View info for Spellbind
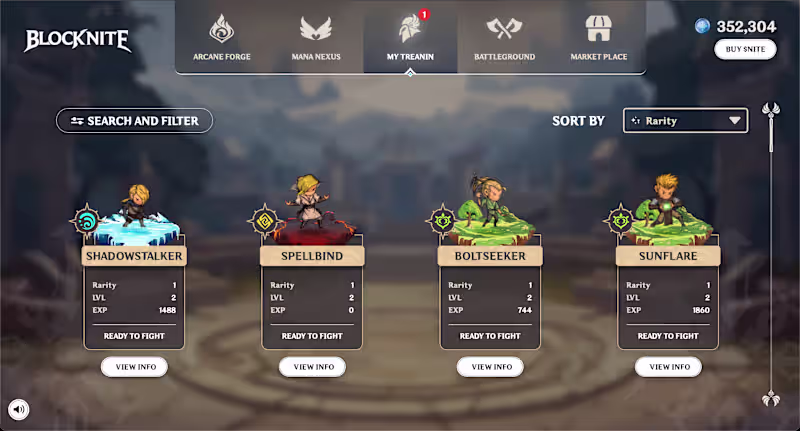The image size is (800, 431). coord(313,367)
